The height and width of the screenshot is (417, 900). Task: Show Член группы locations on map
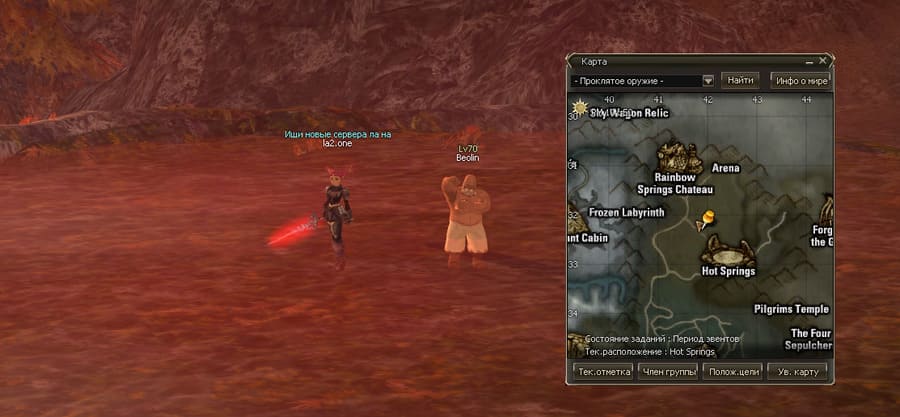click(666, 372)
